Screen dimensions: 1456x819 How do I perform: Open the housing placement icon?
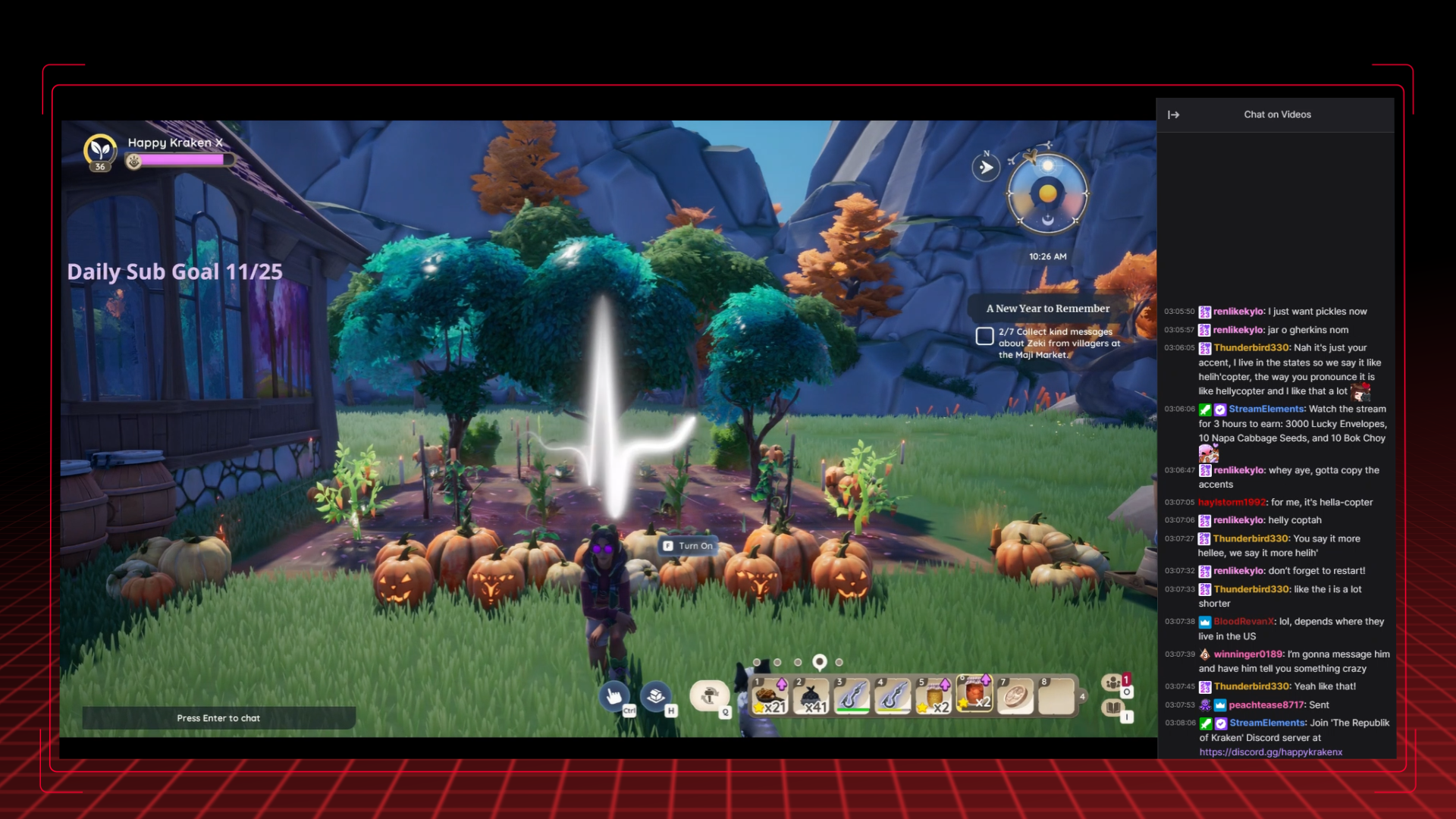coord(657,696)
